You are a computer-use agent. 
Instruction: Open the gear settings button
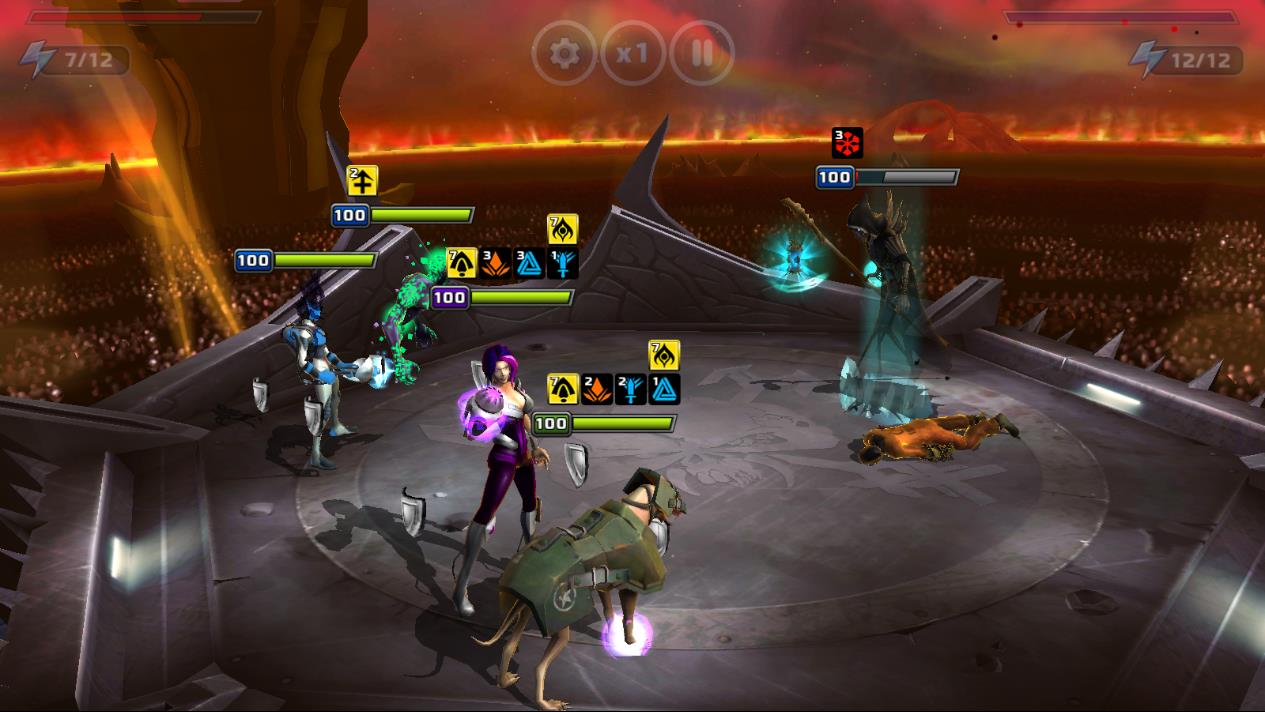tap(564, 53)
